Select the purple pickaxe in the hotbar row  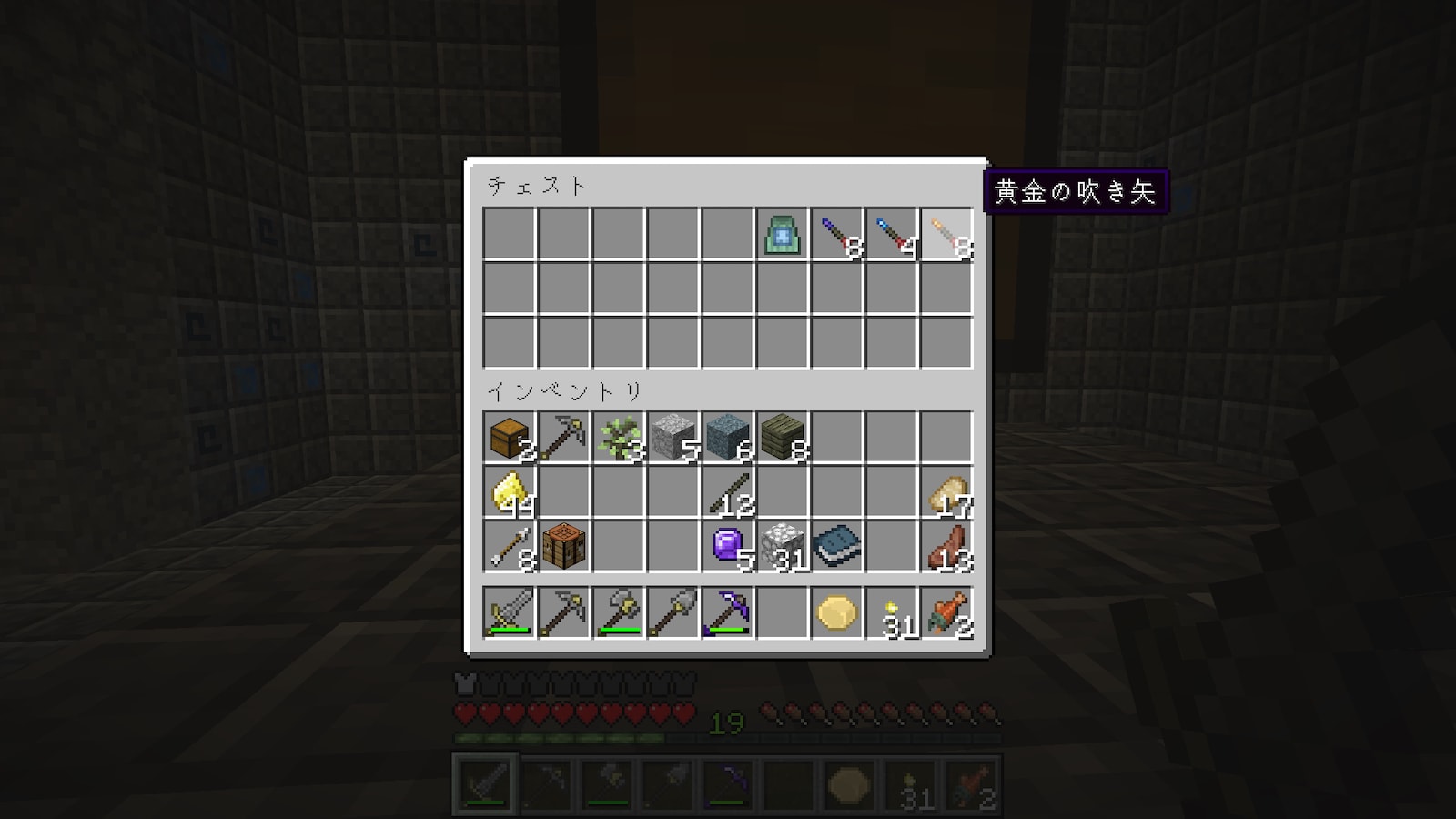click(728, 612)
